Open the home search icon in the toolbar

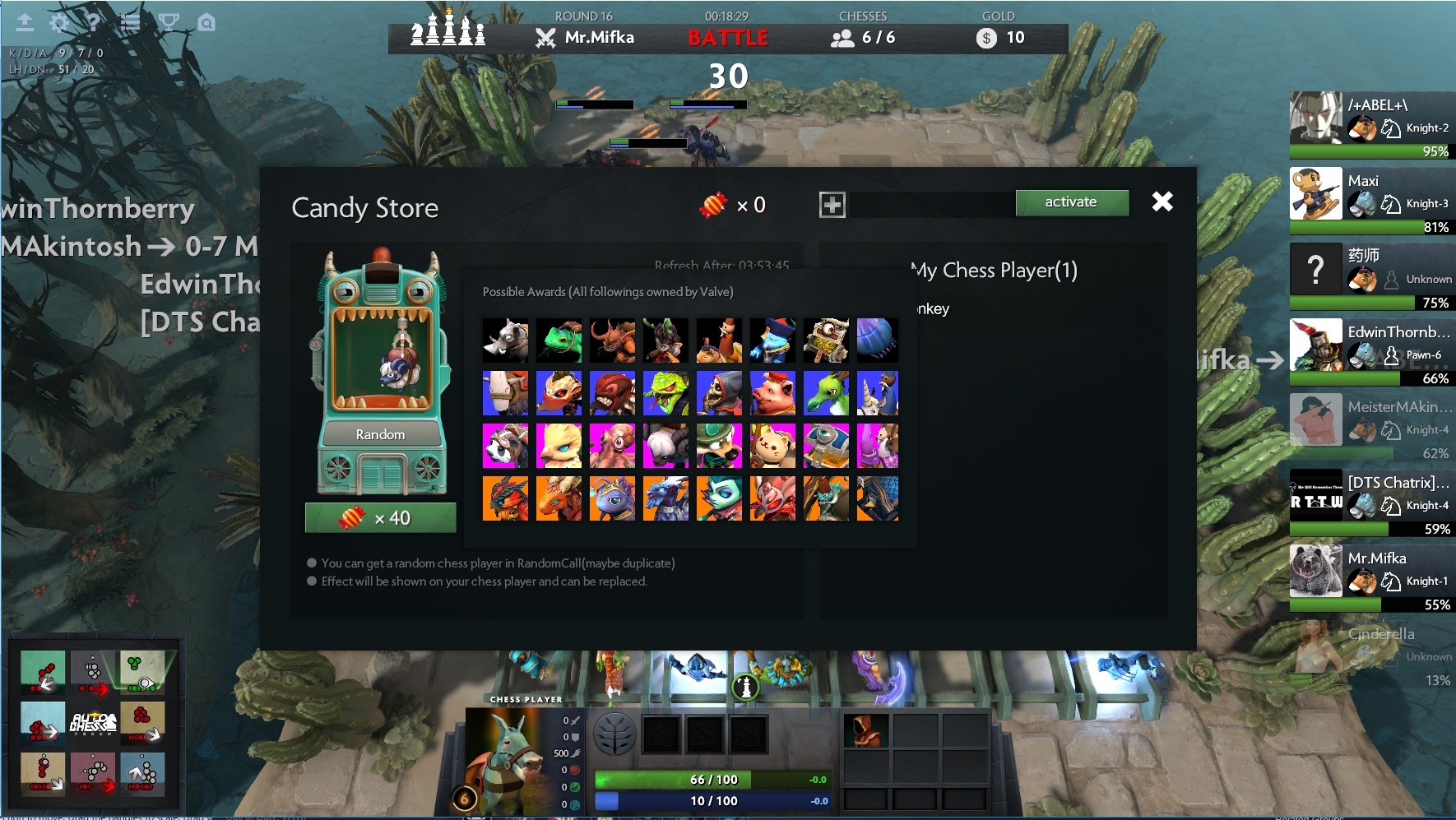(x=206, y=23)
